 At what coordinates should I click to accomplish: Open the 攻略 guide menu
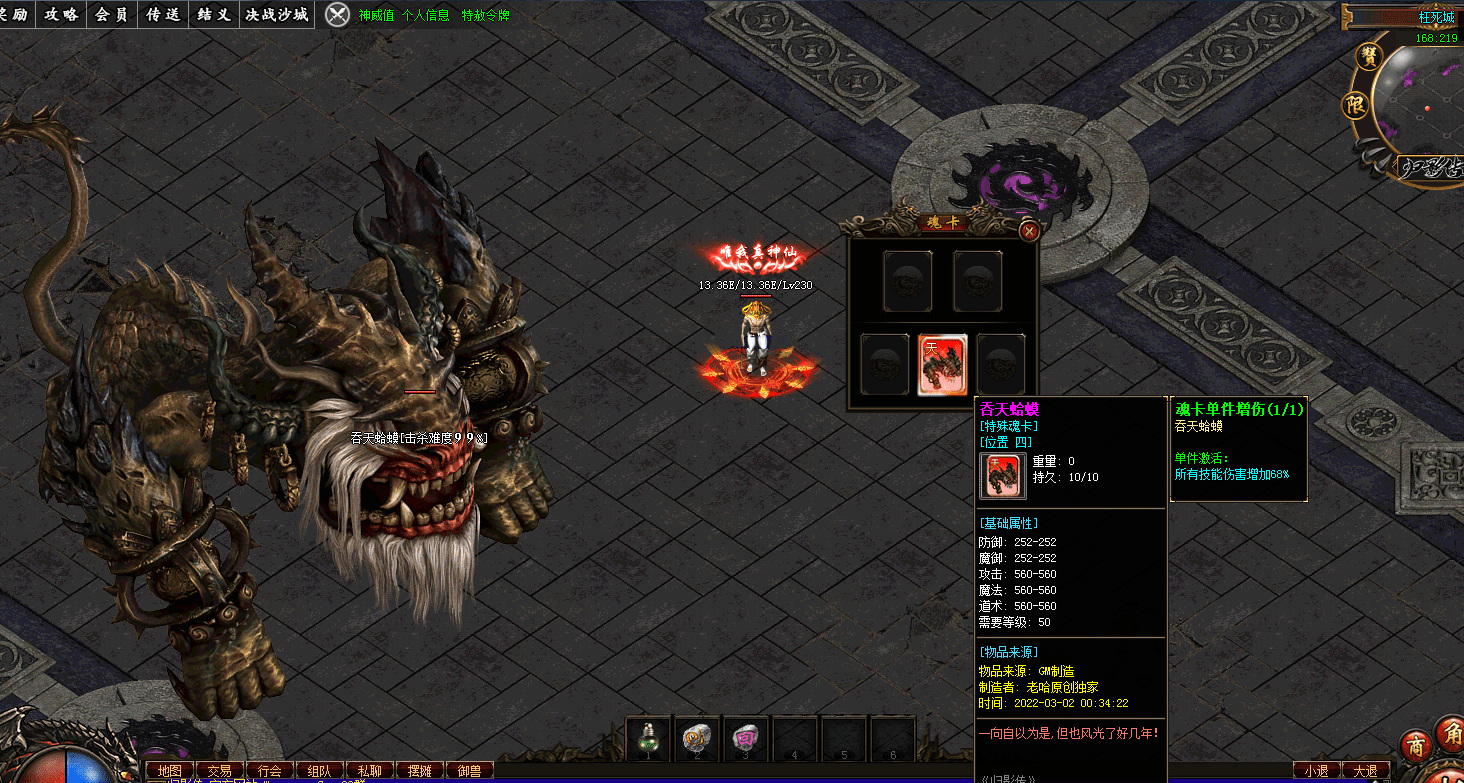[x=62, y=14]
